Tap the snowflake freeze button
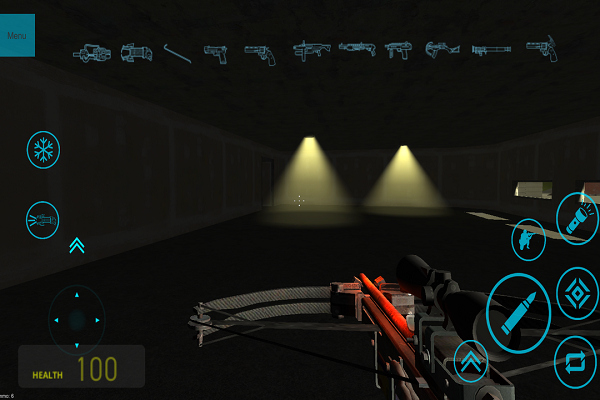Viewport: 600px width, 400px height. click(x=43, y=150)
